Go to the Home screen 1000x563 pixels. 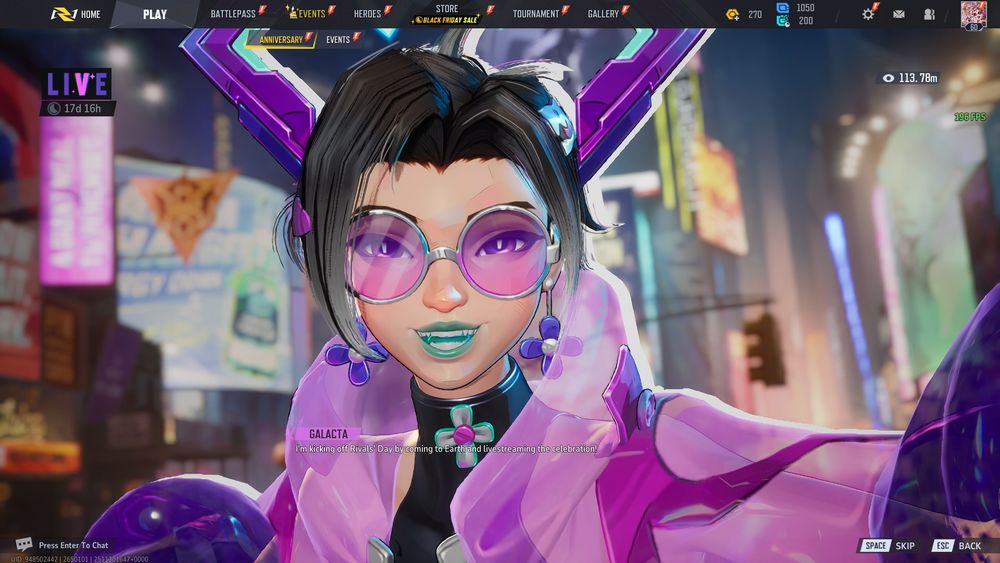pyautogui.click(x=77, y=14)
